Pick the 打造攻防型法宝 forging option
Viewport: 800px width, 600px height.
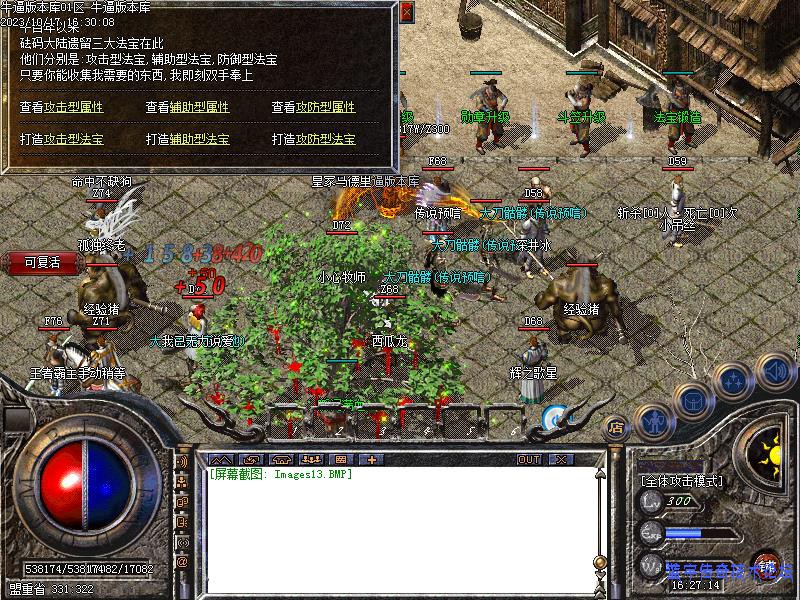coord(313,139)
